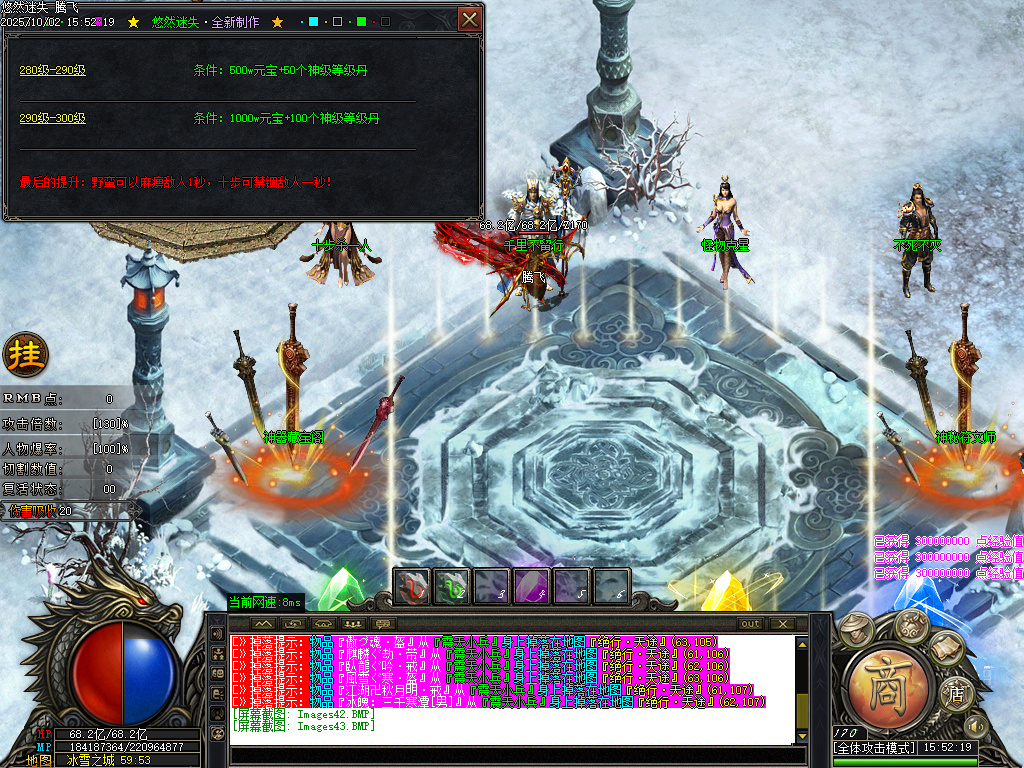The width and height of the screenshot is (1024, 768).
Task: Close the level-up dialog window
Action: pos(469,19)
